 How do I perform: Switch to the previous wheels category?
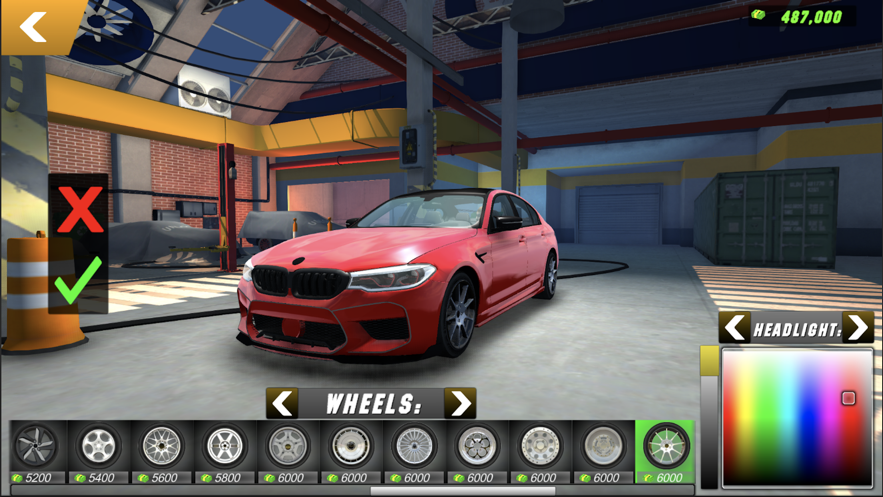coord(283,404)
